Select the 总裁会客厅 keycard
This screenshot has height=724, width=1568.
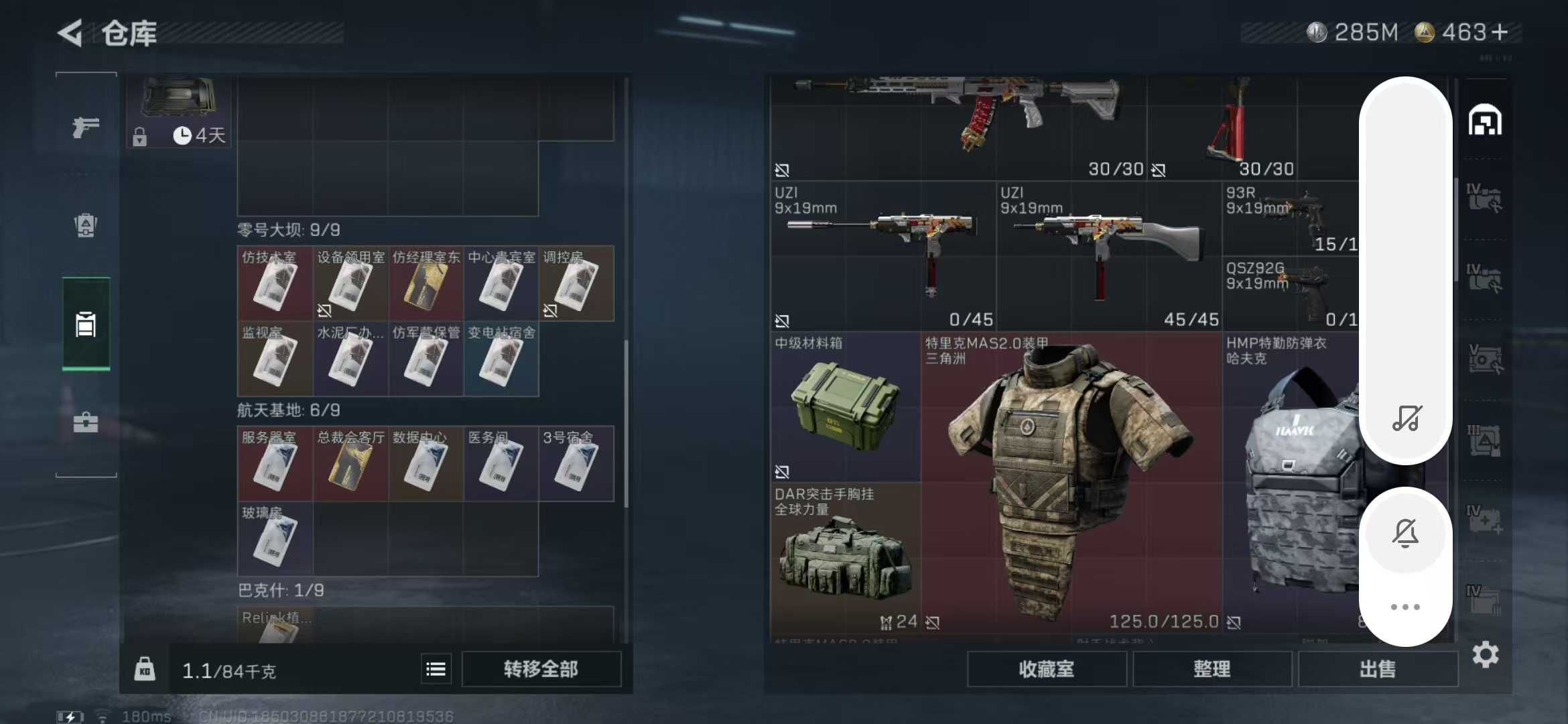point(350,464)
